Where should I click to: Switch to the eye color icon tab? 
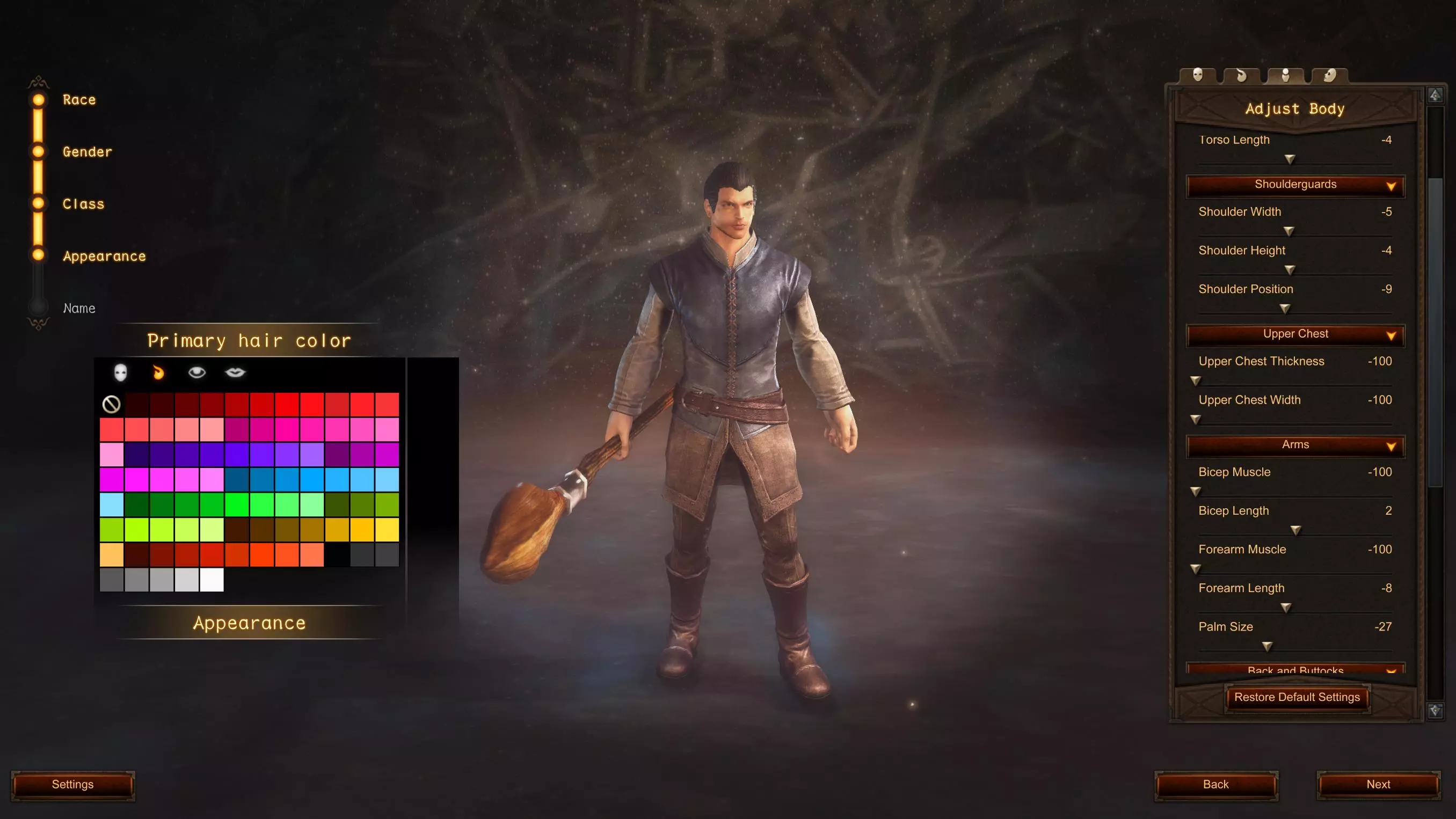196,372
